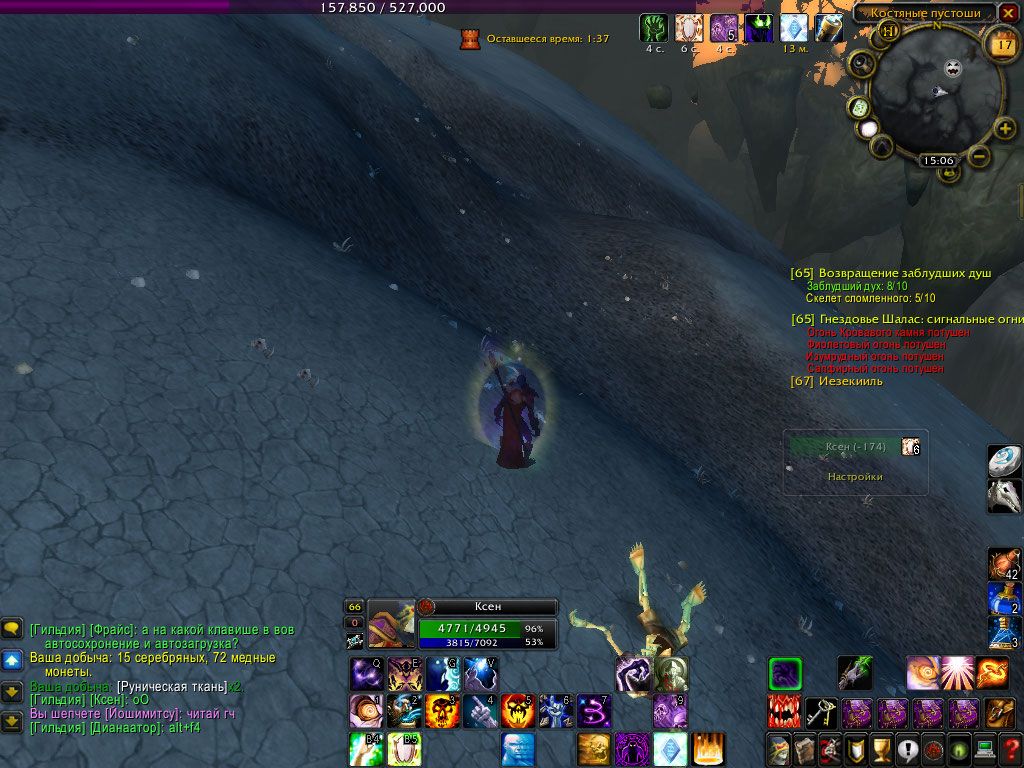The image size is (1024, 768).
Task: Open the calendar showing day 17
Action: pos(1001,43)
